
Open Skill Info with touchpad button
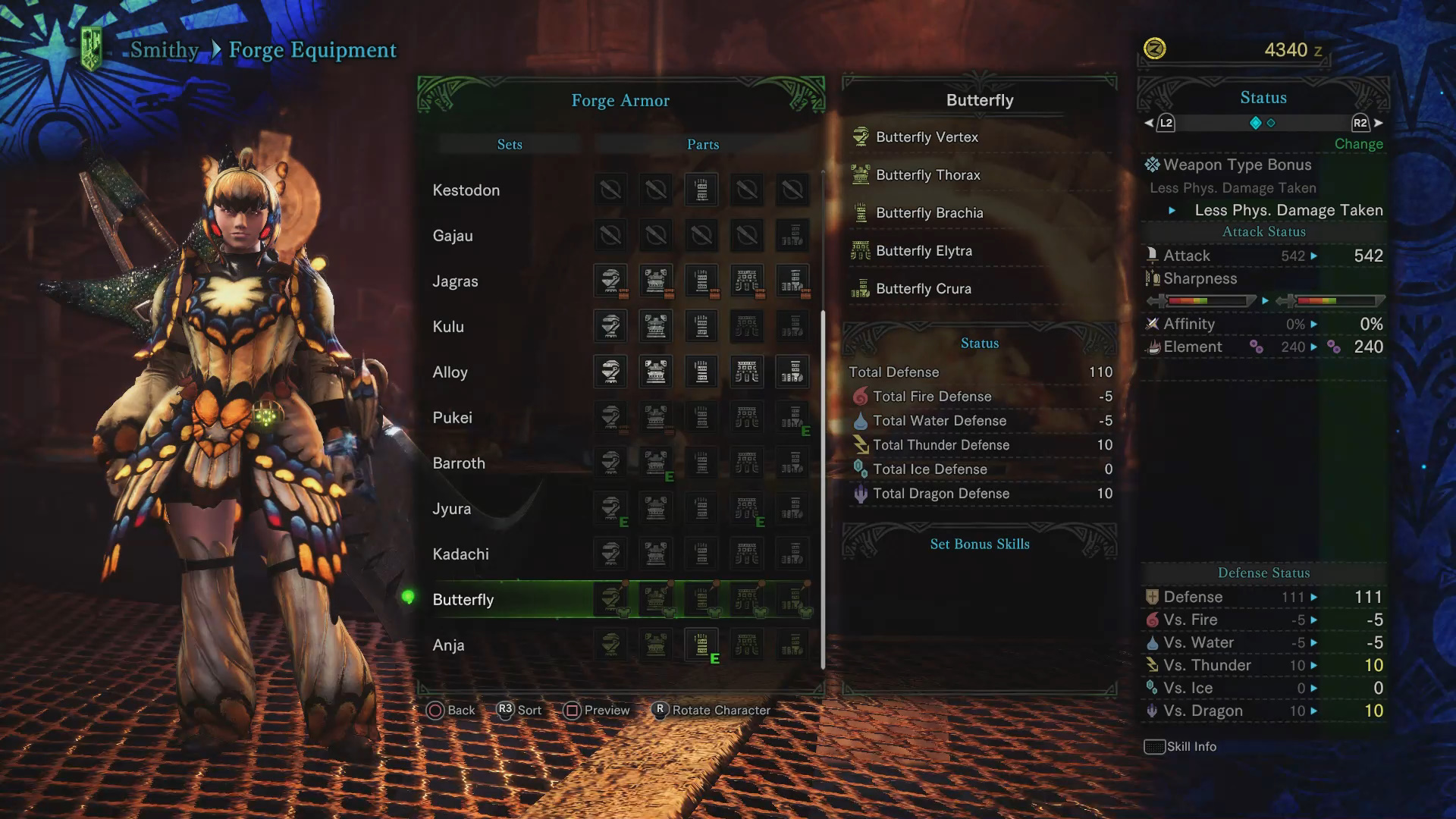click(x=1155, y=746)
